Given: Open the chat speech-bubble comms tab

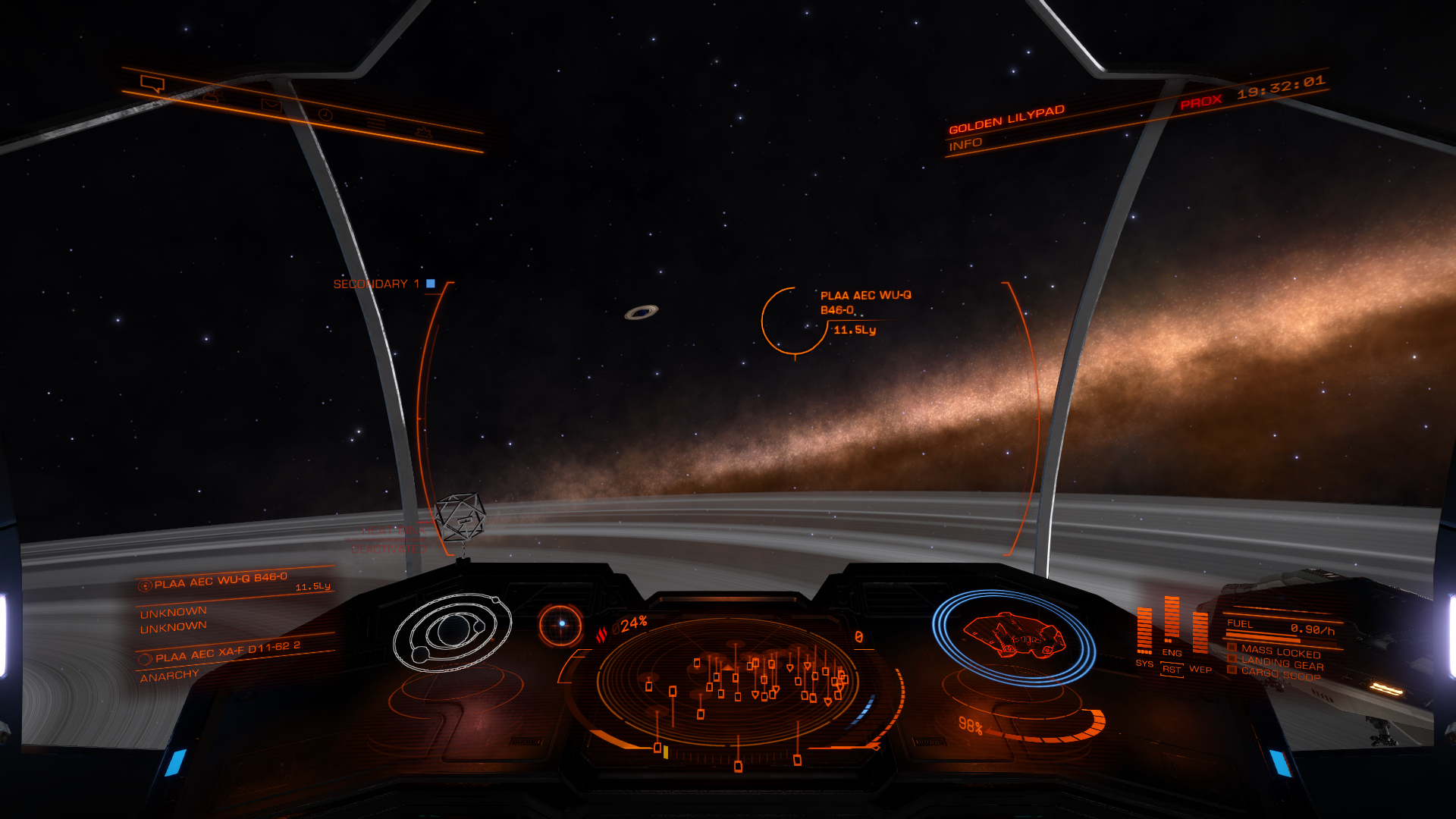Looking at the screenshot, I should 152,83.
